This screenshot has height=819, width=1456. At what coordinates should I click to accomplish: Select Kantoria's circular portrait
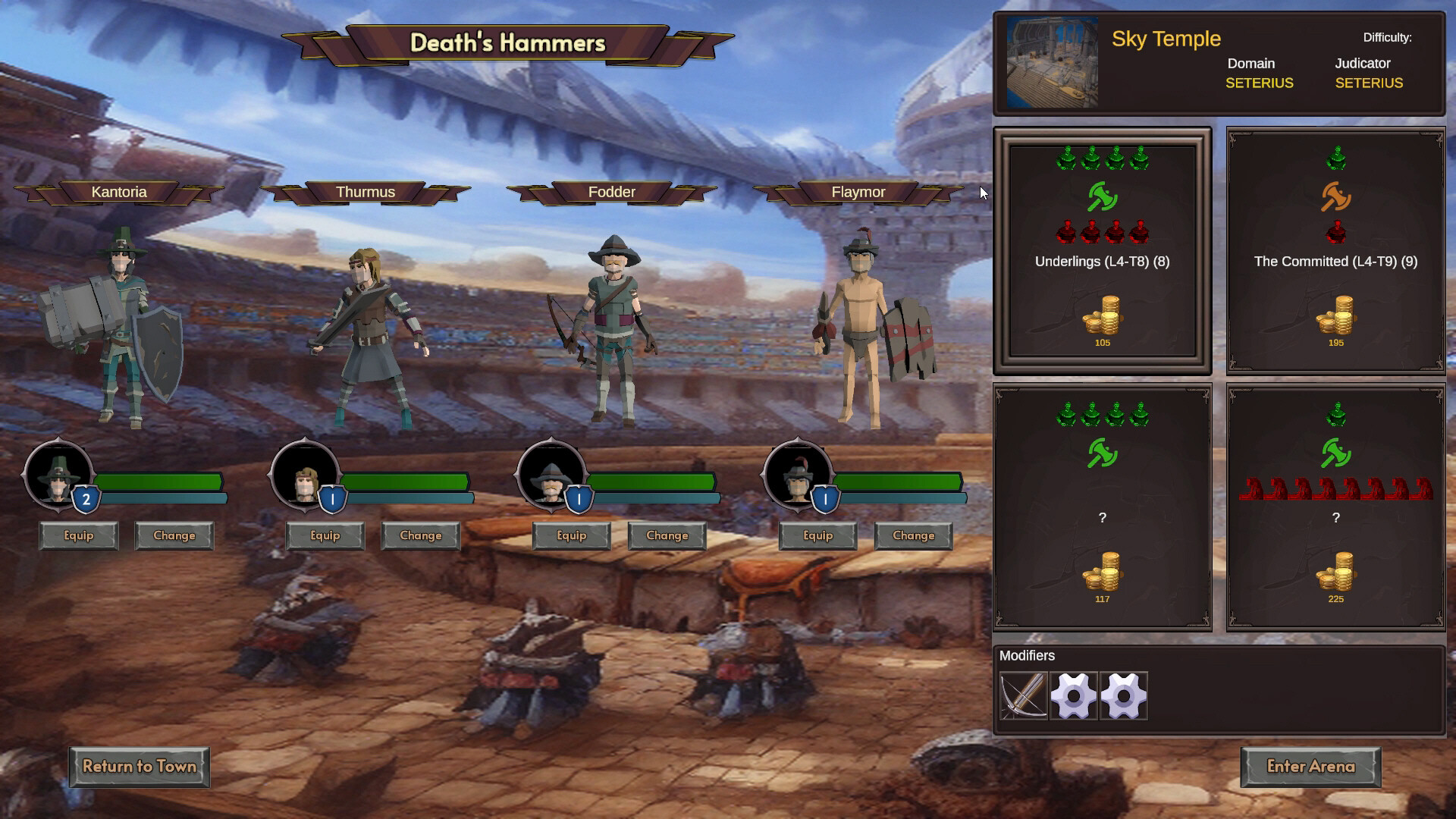pyautogui.click(x=57, y=478)
